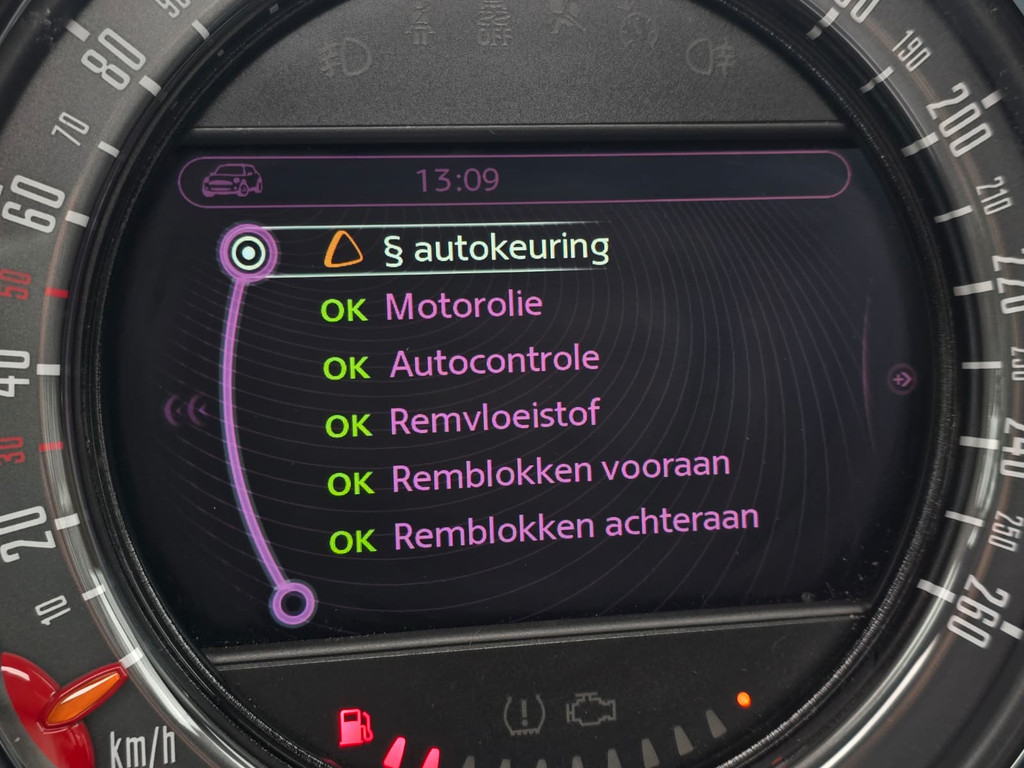Select the § autokeuring entry

[x=496, y=249]
